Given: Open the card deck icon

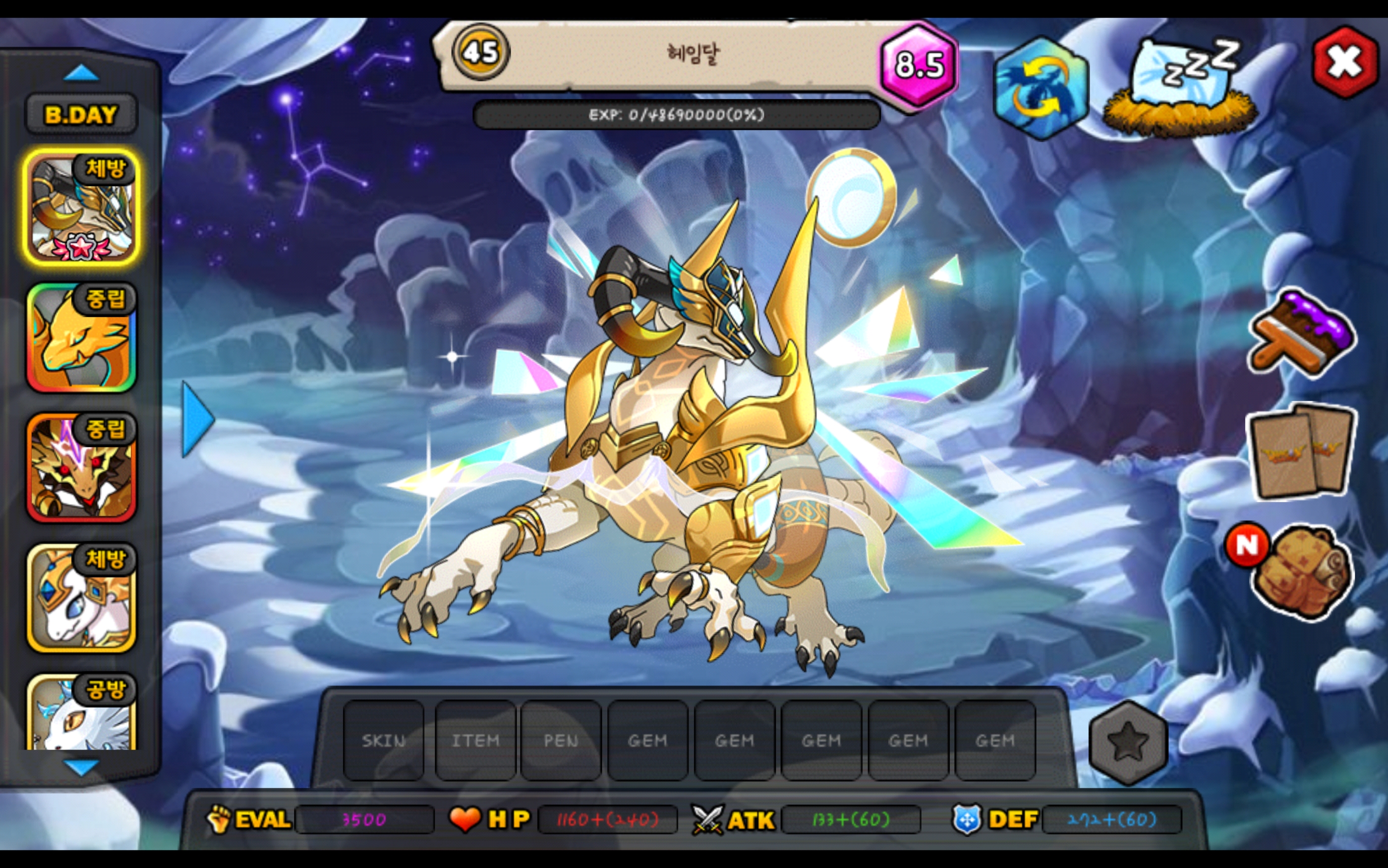Looking at the screenshot, I should tap(1302, 452).
